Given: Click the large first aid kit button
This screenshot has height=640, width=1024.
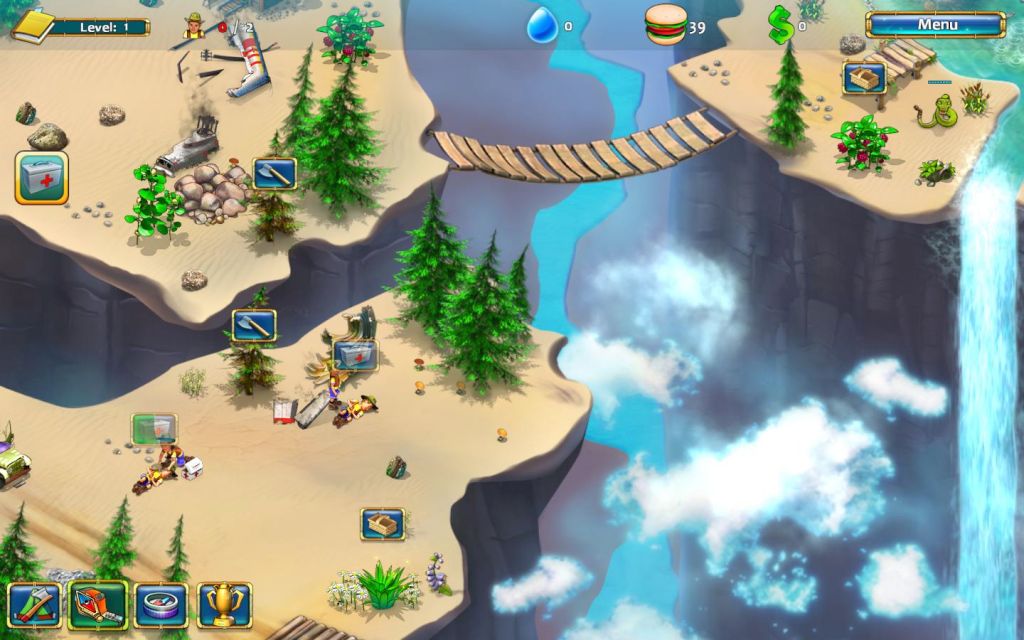Looking at the screenshot, I should (x=41, y=178).
